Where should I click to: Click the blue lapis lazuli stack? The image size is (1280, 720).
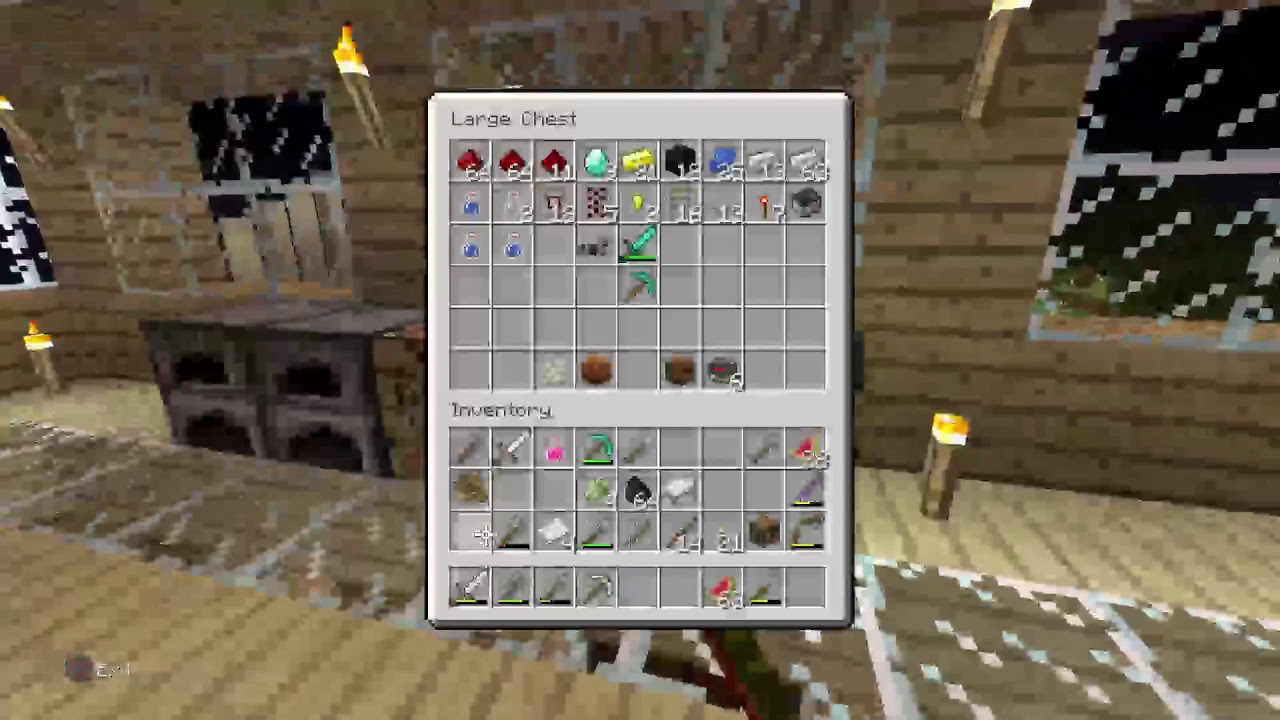click(x=722, y=165)
